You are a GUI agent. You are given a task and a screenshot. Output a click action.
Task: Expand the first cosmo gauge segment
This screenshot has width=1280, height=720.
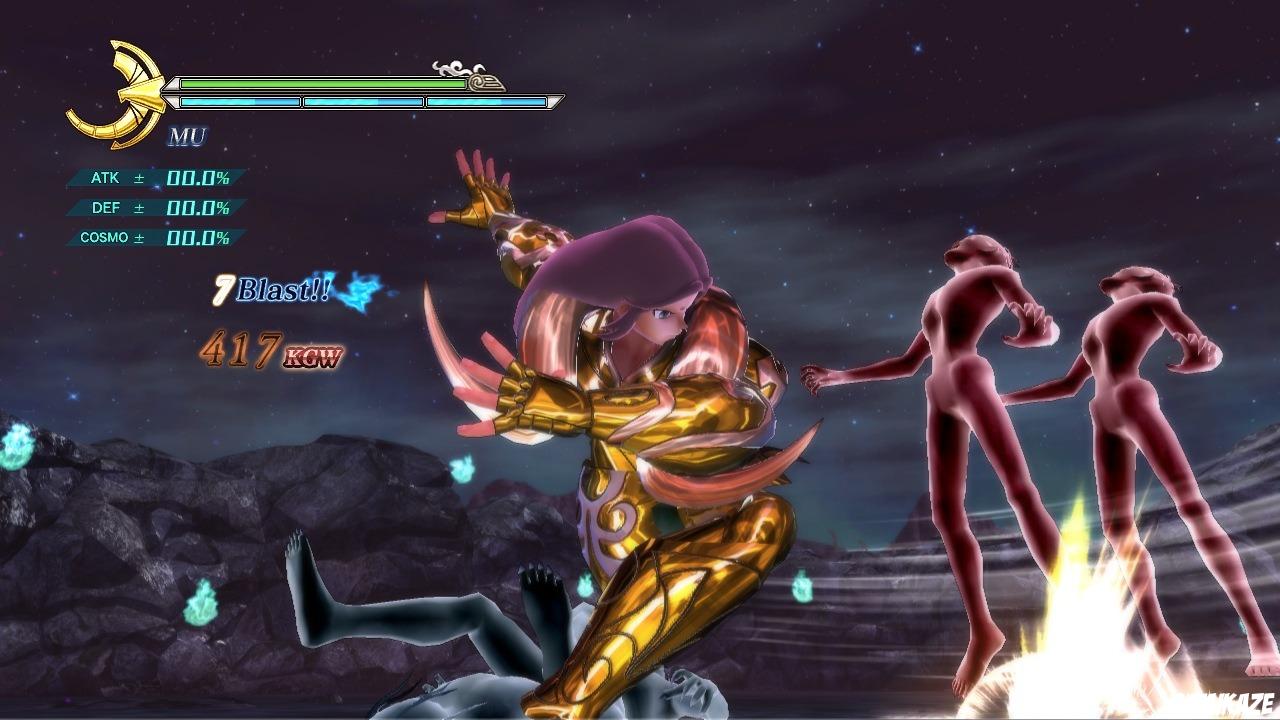click(x=240, y=101)
